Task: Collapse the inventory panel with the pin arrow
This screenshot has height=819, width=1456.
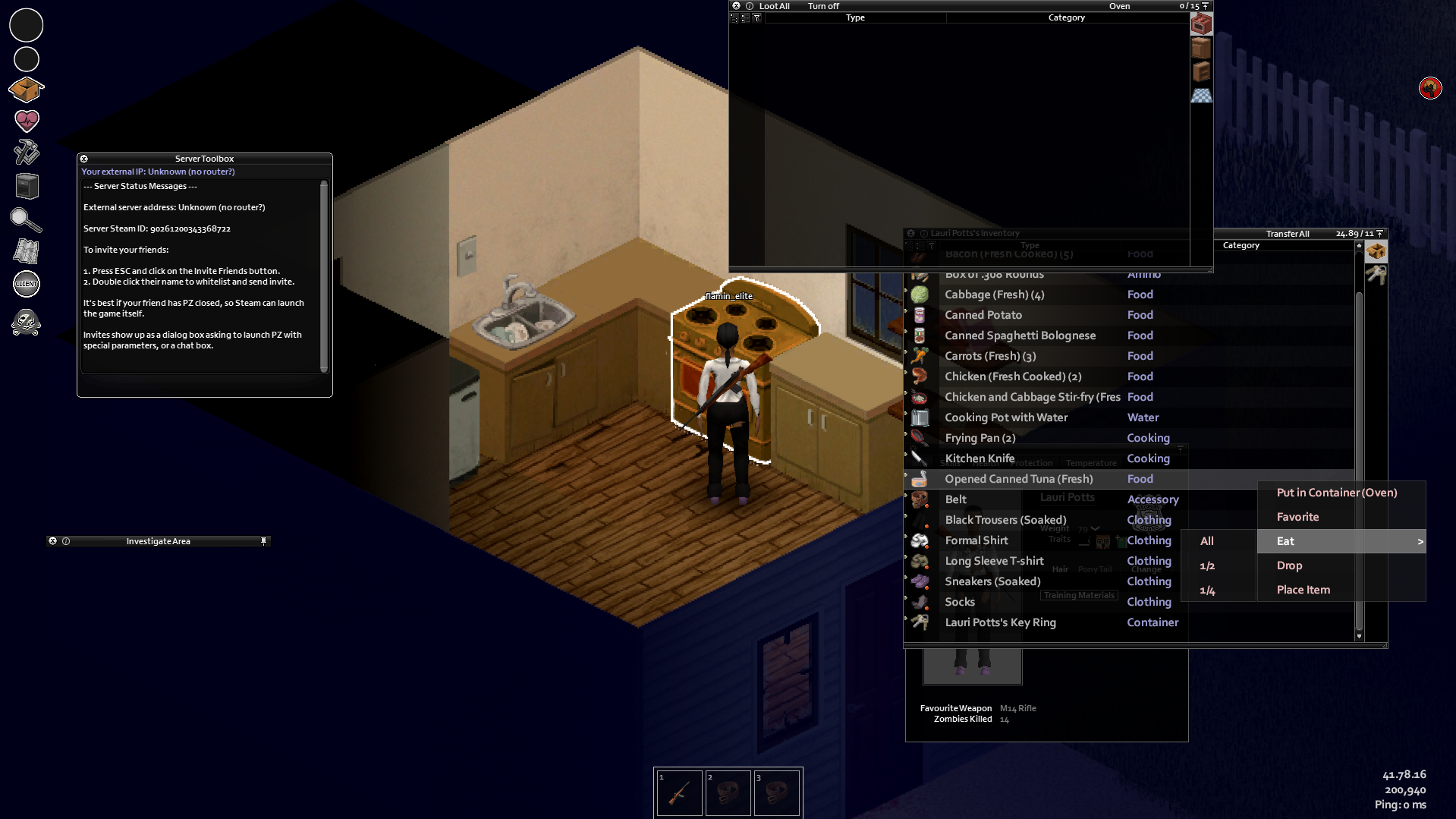Action: coord(1379,233)
